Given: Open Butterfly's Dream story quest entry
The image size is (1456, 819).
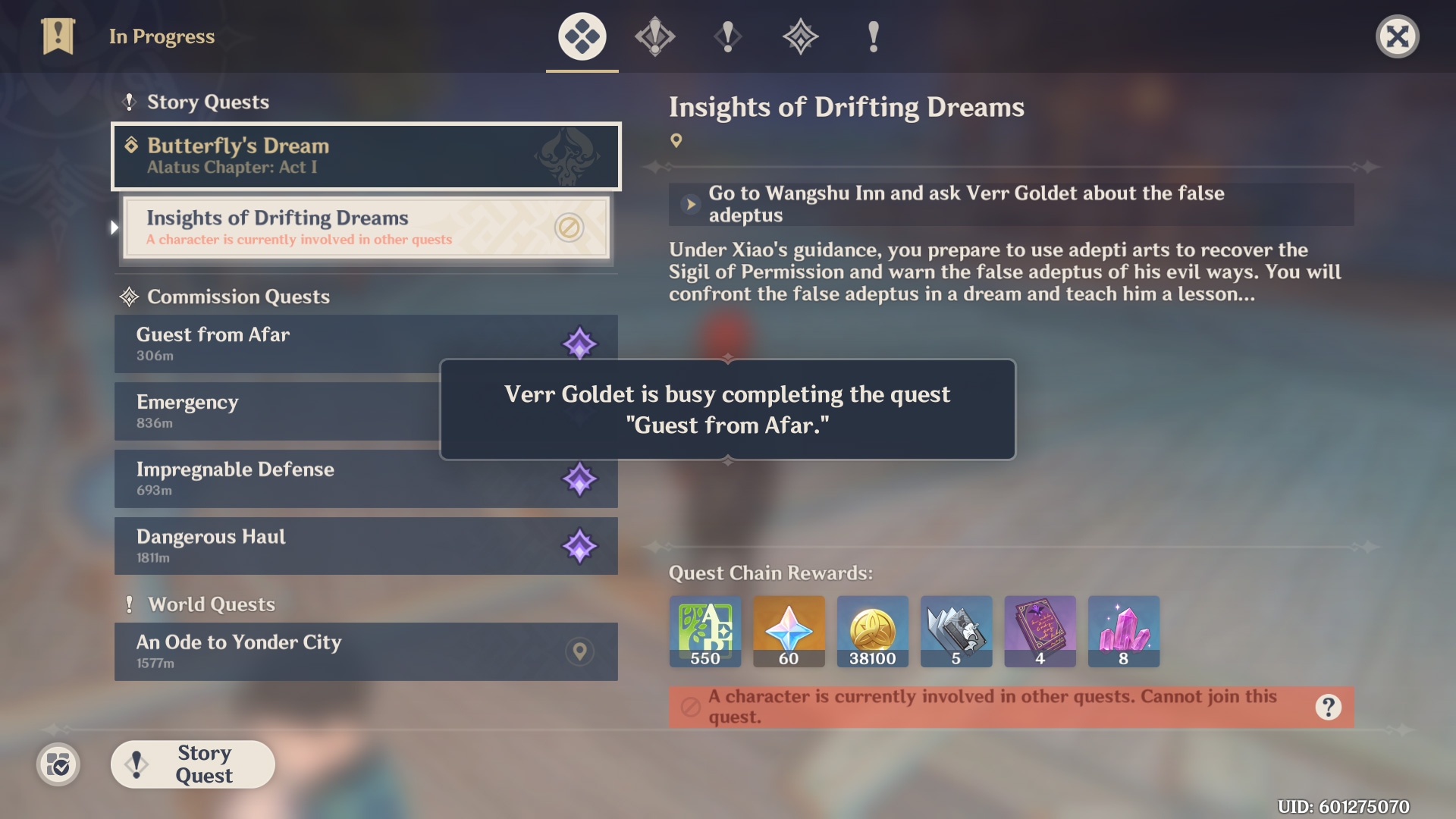Looking at the screenshot, I should tap(366, 156).
